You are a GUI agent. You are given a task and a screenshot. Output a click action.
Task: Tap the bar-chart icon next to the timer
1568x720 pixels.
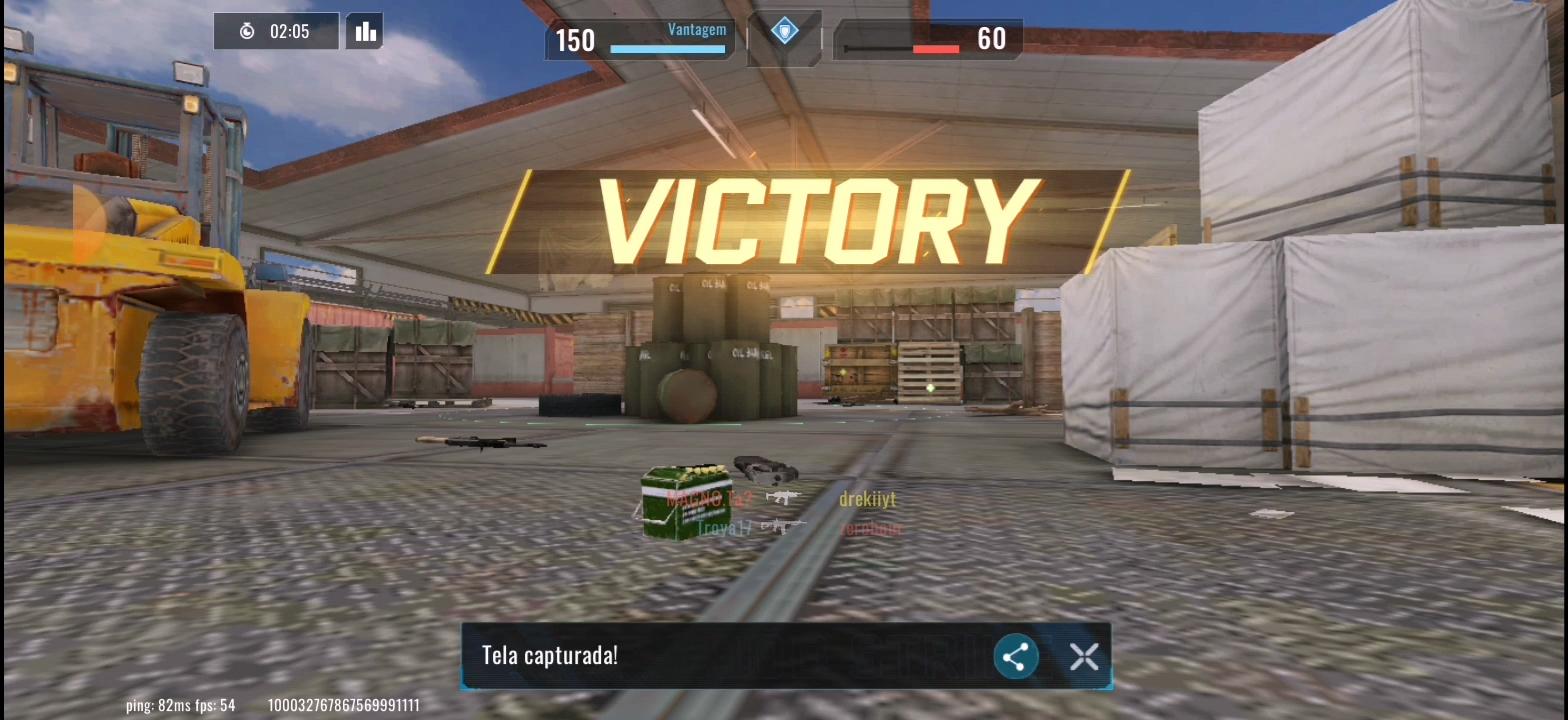tap(364, 30)
